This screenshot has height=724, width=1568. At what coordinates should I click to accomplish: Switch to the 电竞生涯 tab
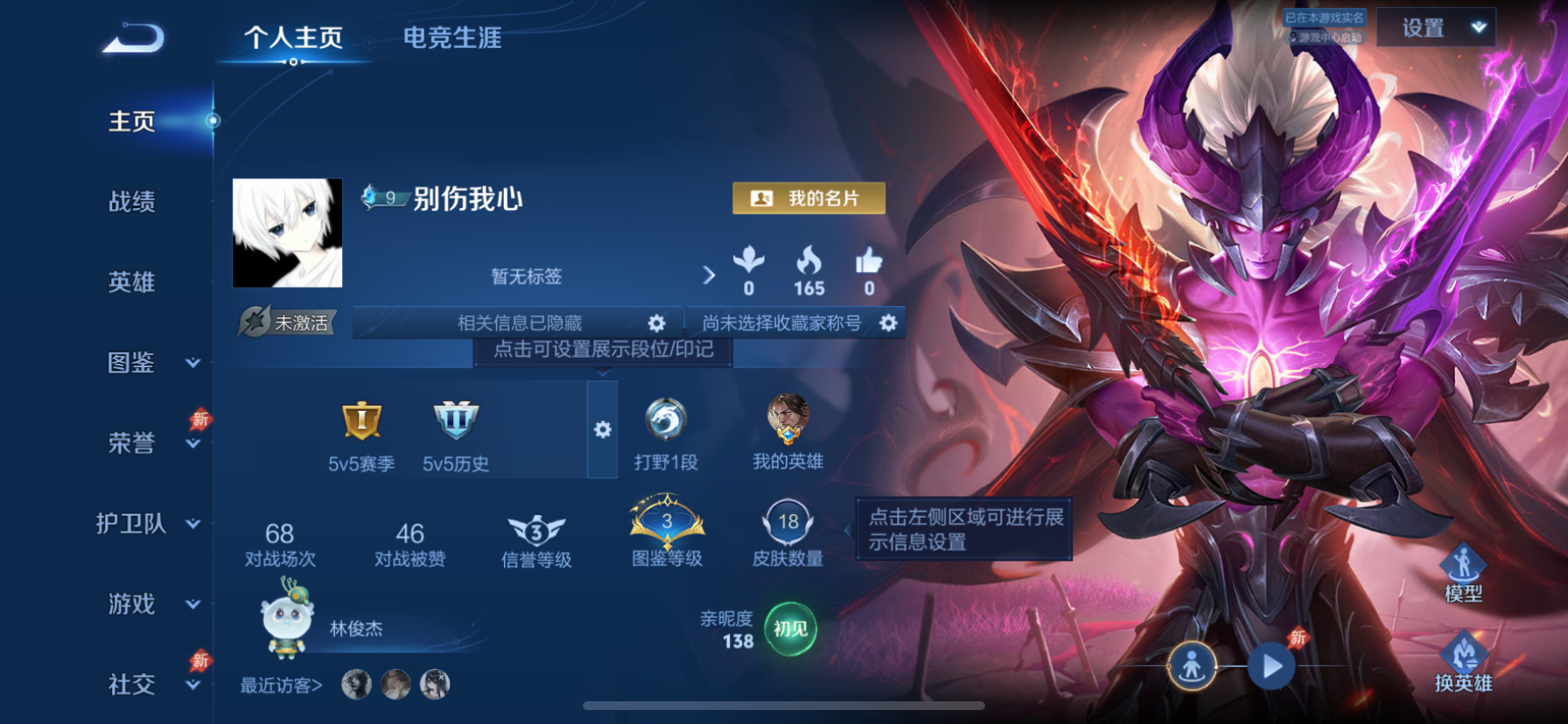coord(451,38)
